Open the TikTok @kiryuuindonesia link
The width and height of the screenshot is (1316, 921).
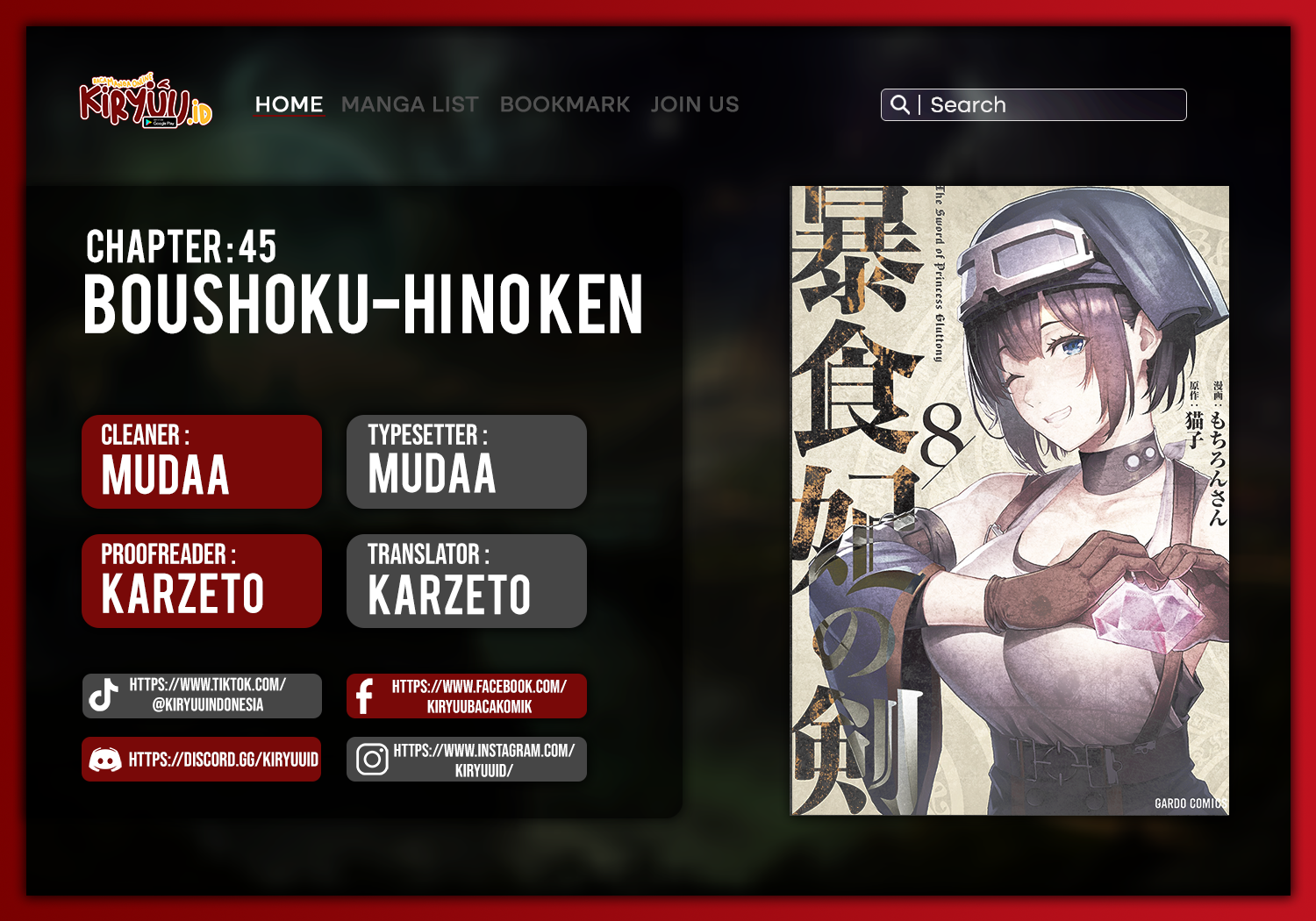tap(202, 696)
